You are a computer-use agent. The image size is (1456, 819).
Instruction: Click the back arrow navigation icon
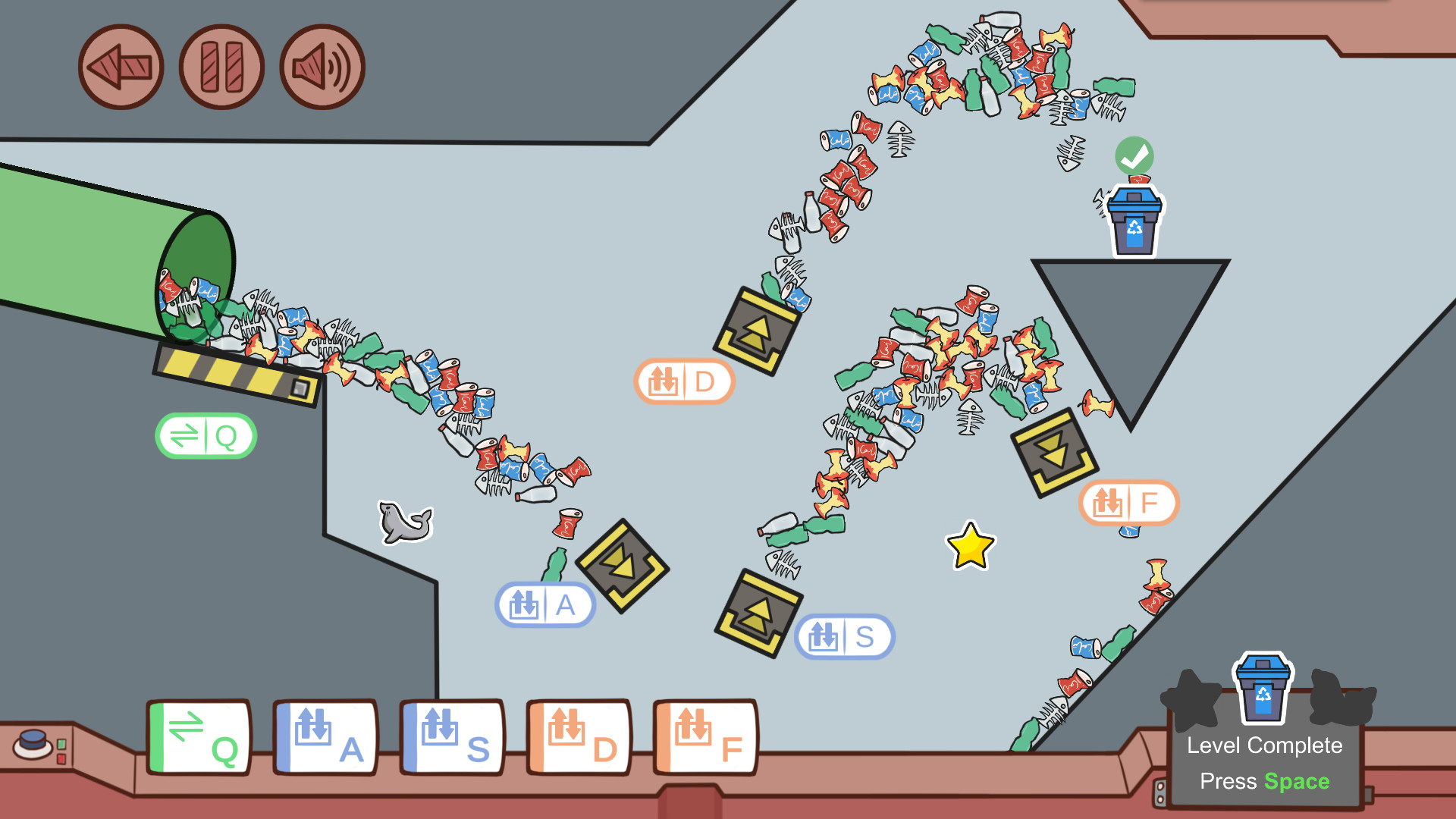point(120,67)
